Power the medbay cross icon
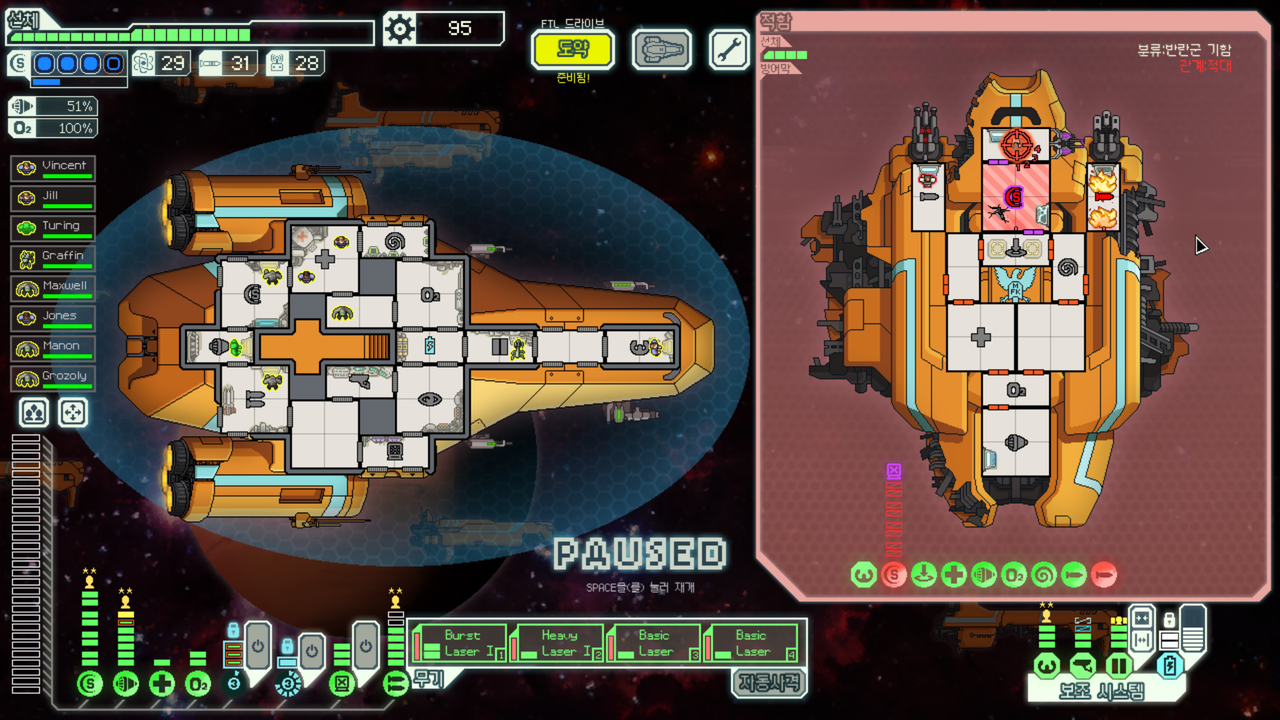Screen dimensions: 1280x720 pyautogui.click(x=162, y=684)
